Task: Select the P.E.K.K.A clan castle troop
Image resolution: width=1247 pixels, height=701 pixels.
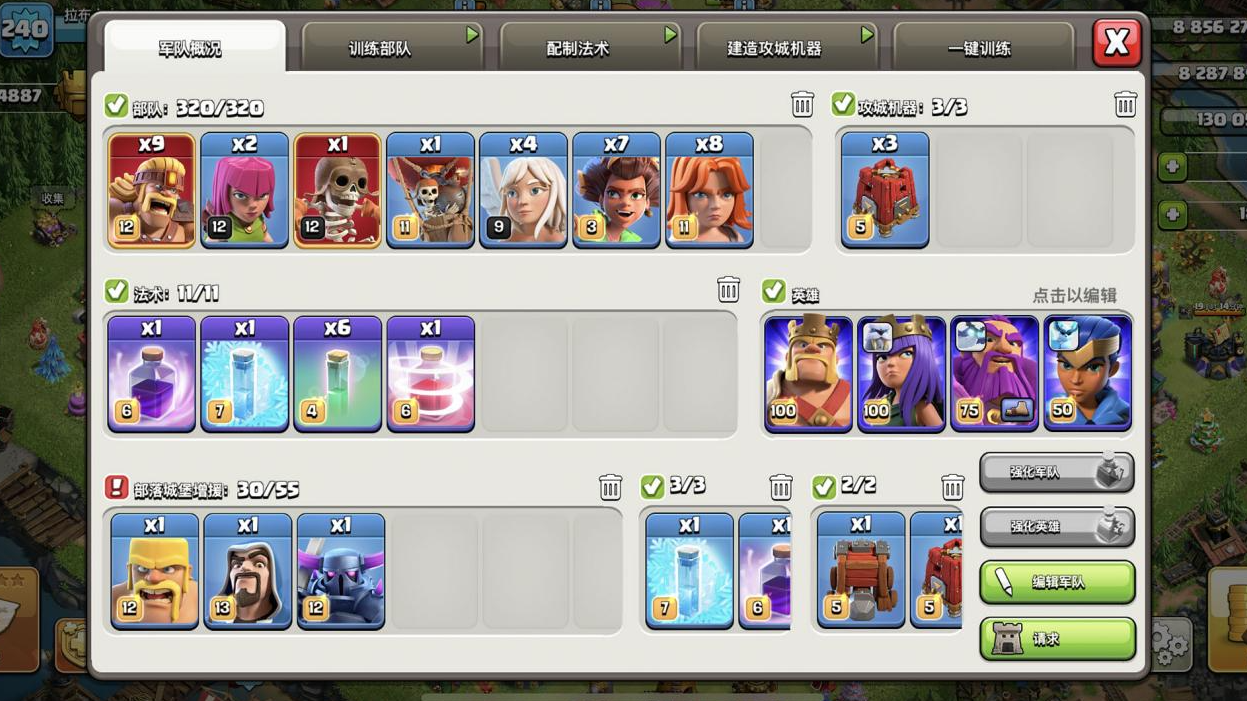Action: click(341, 571)
